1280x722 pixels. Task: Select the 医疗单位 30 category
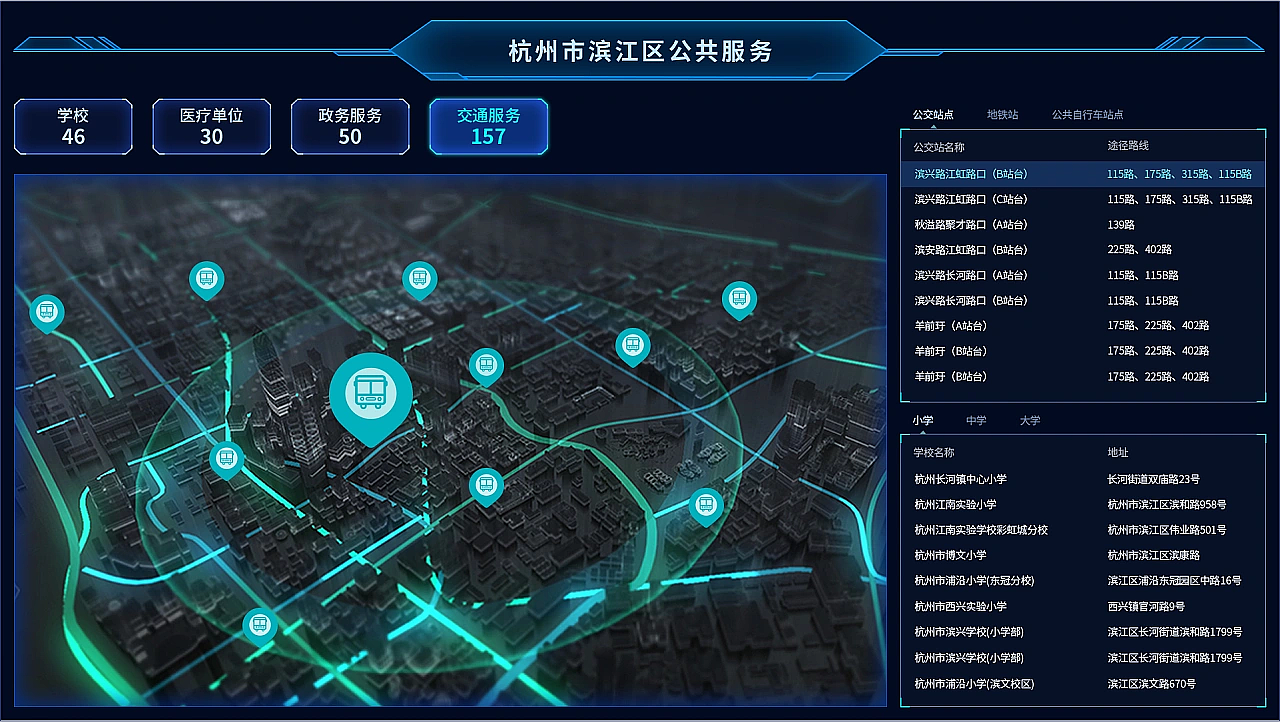(211, 127)
